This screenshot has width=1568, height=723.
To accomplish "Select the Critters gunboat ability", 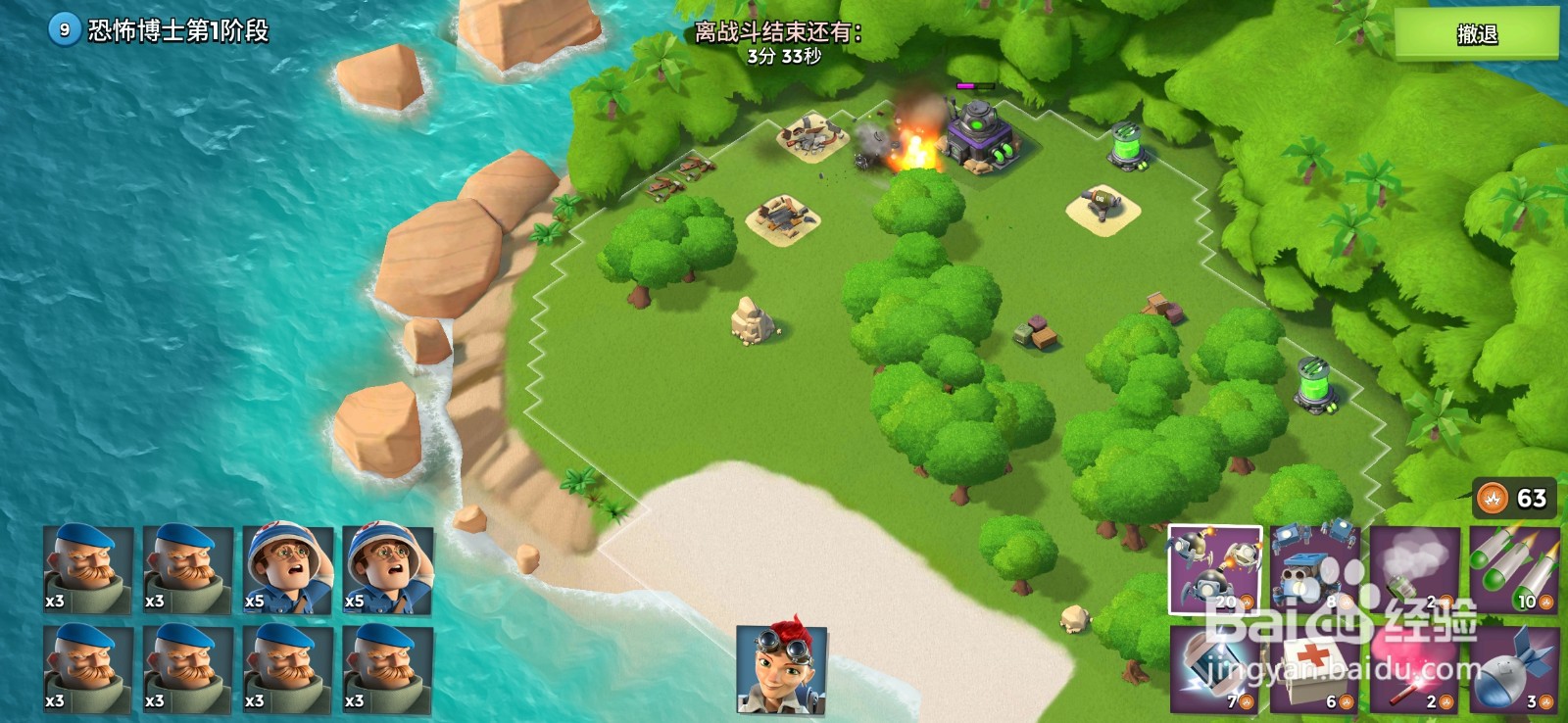I will (1215, 568).
